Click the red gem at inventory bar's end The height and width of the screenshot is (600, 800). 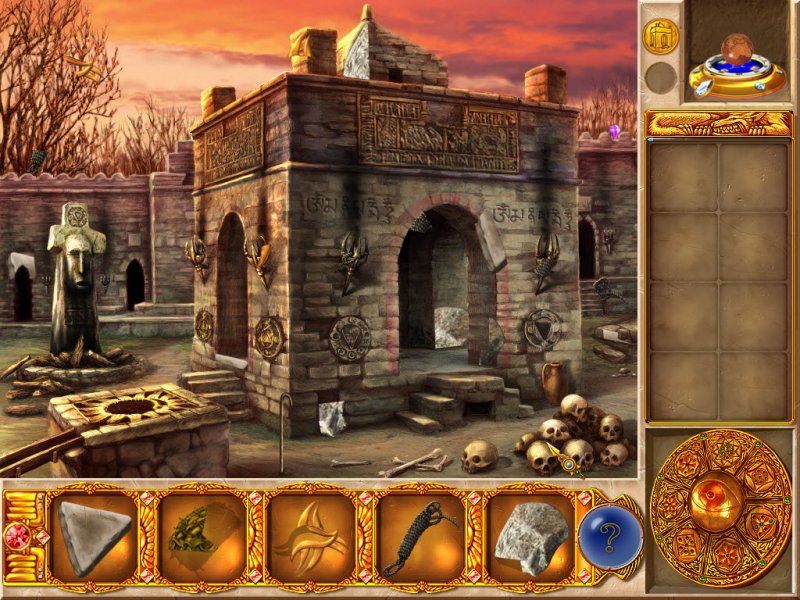19,531
